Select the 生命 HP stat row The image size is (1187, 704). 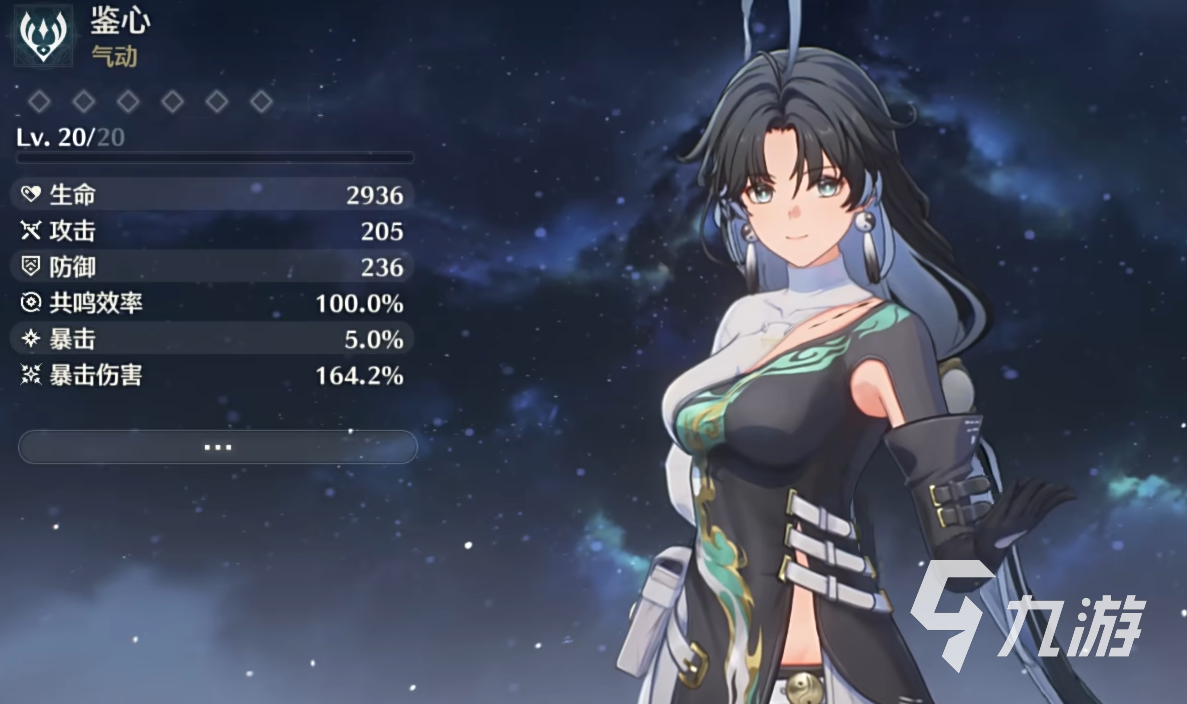212,195
